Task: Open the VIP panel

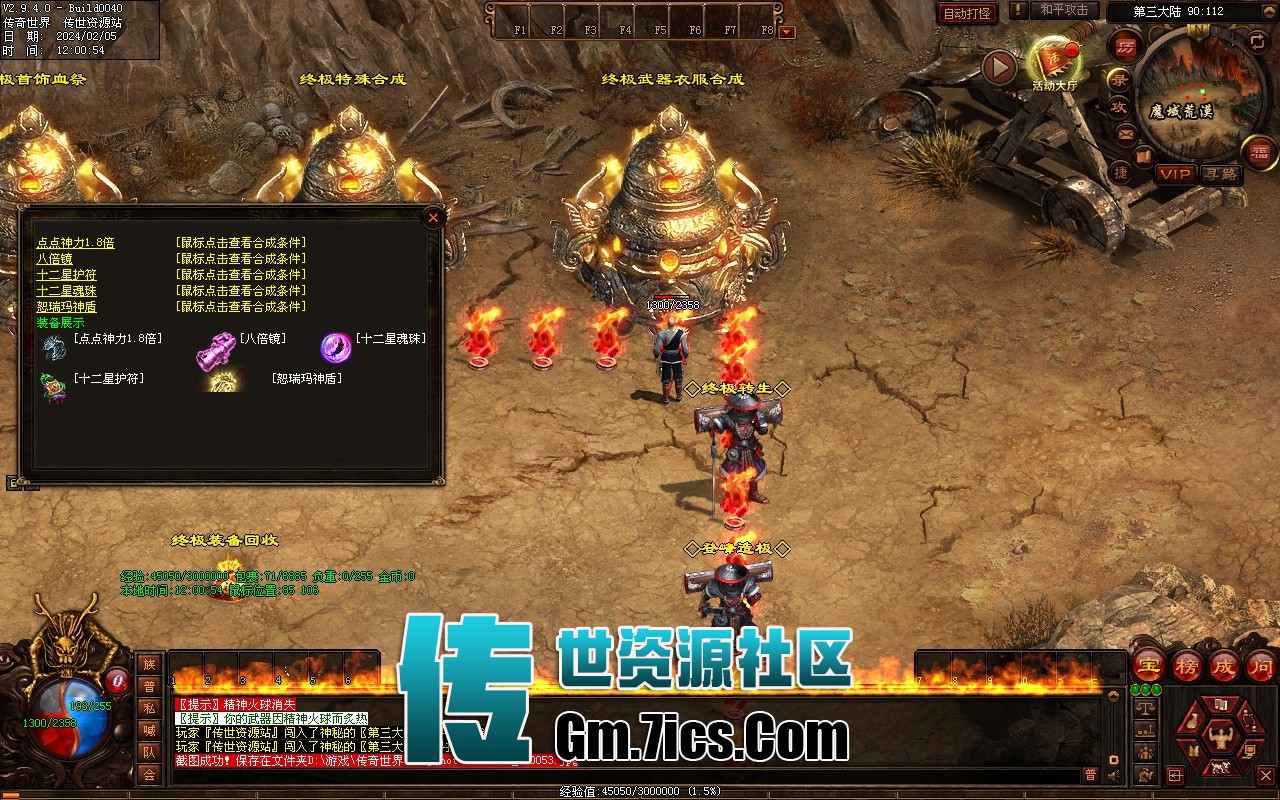Action: point(1175,174)
